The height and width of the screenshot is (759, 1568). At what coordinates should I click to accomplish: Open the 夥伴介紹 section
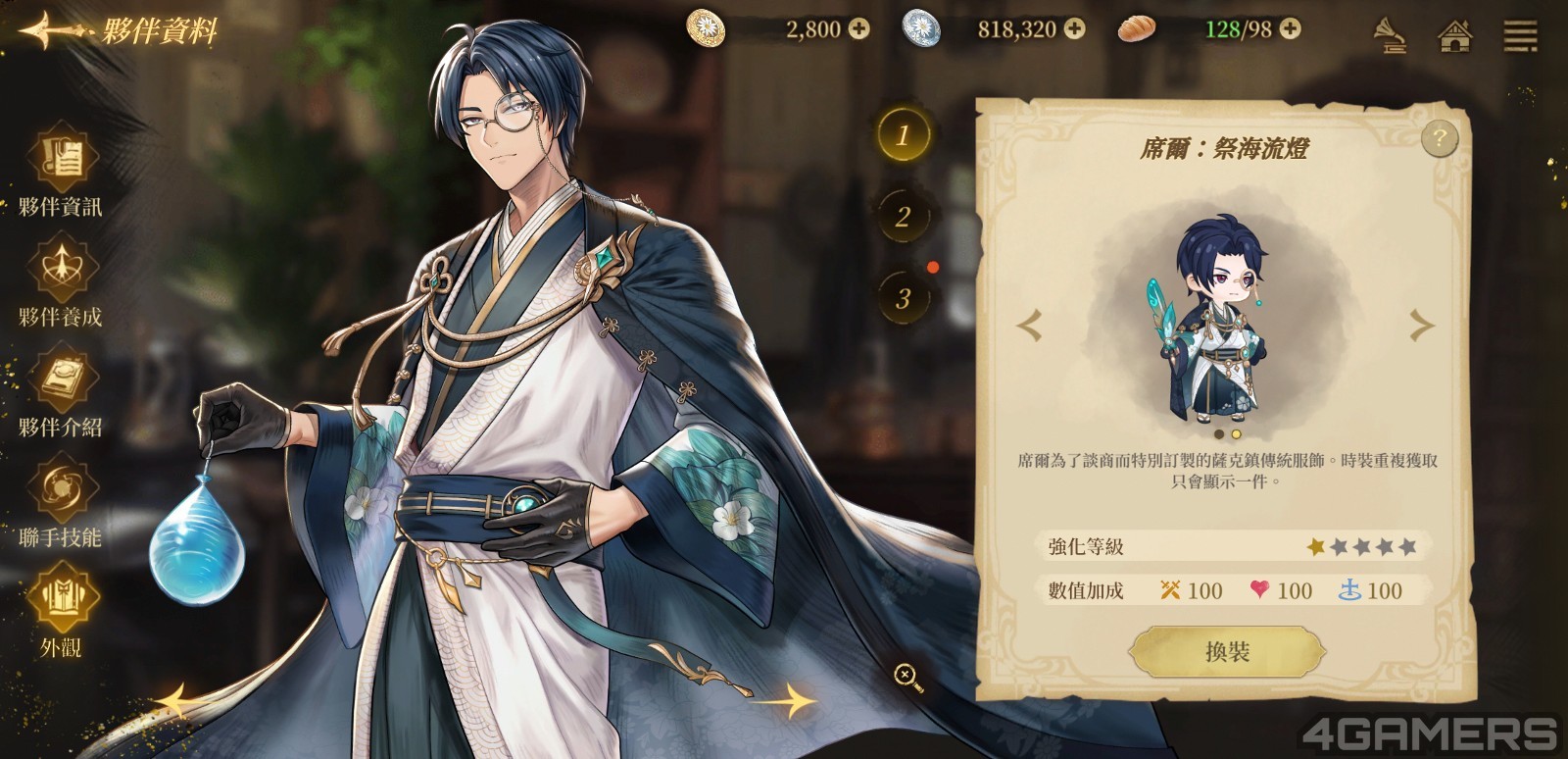pyautogui.click(x=61, y=390)
